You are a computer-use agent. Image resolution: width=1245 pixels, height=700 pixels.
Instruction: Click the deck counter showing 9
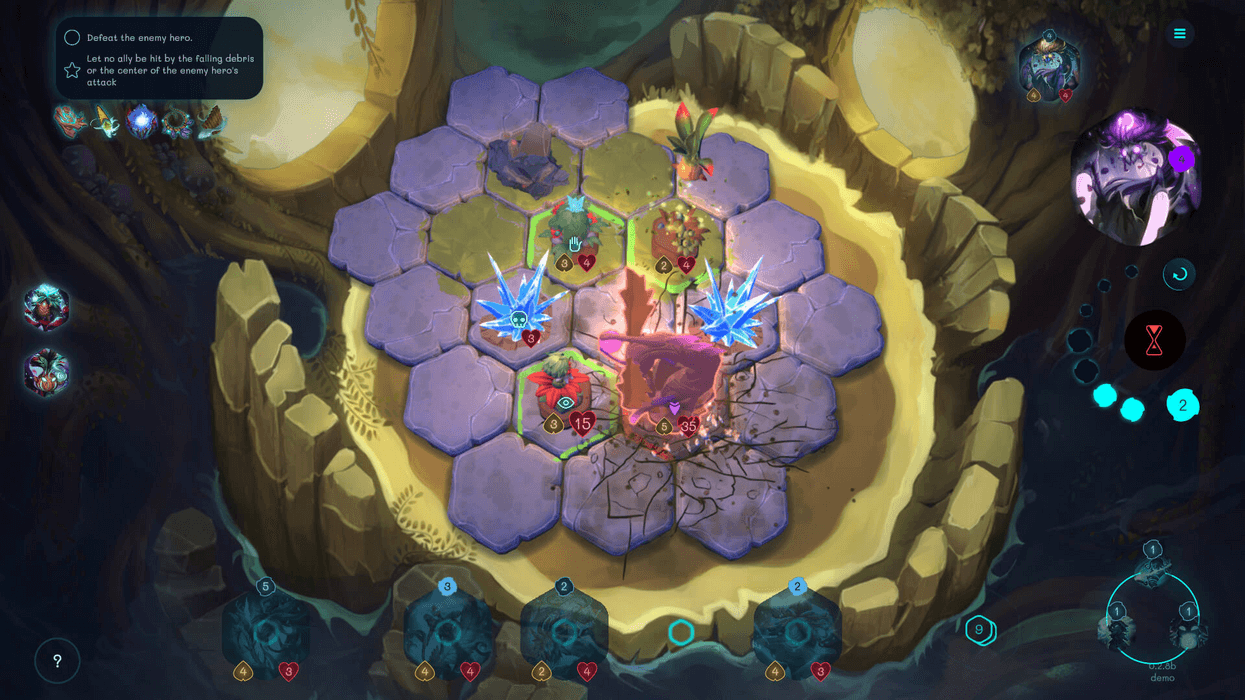pos(980,630)
